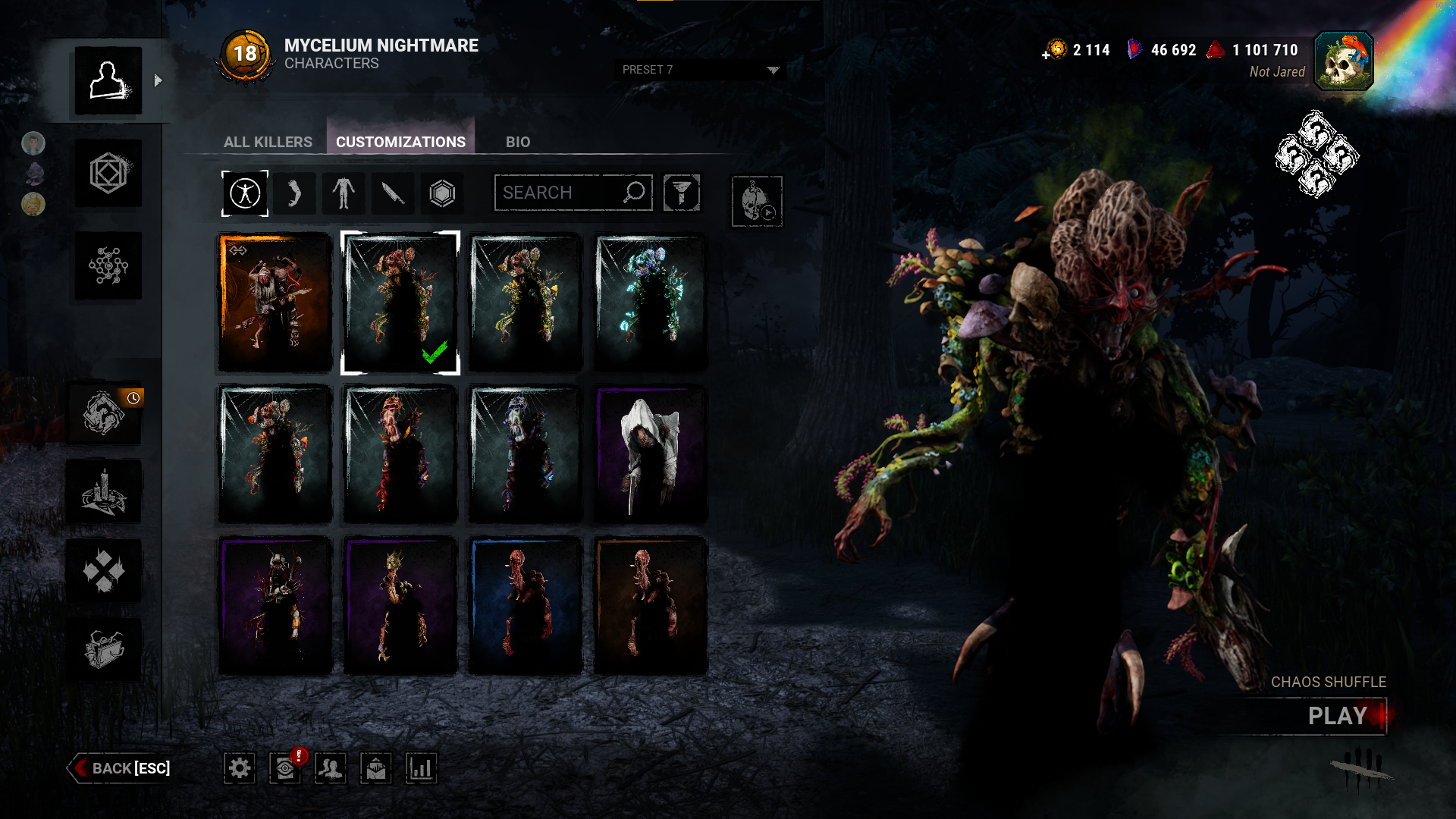
Task: Select the weapon cosmetics category icon
Action: point(393,193)
